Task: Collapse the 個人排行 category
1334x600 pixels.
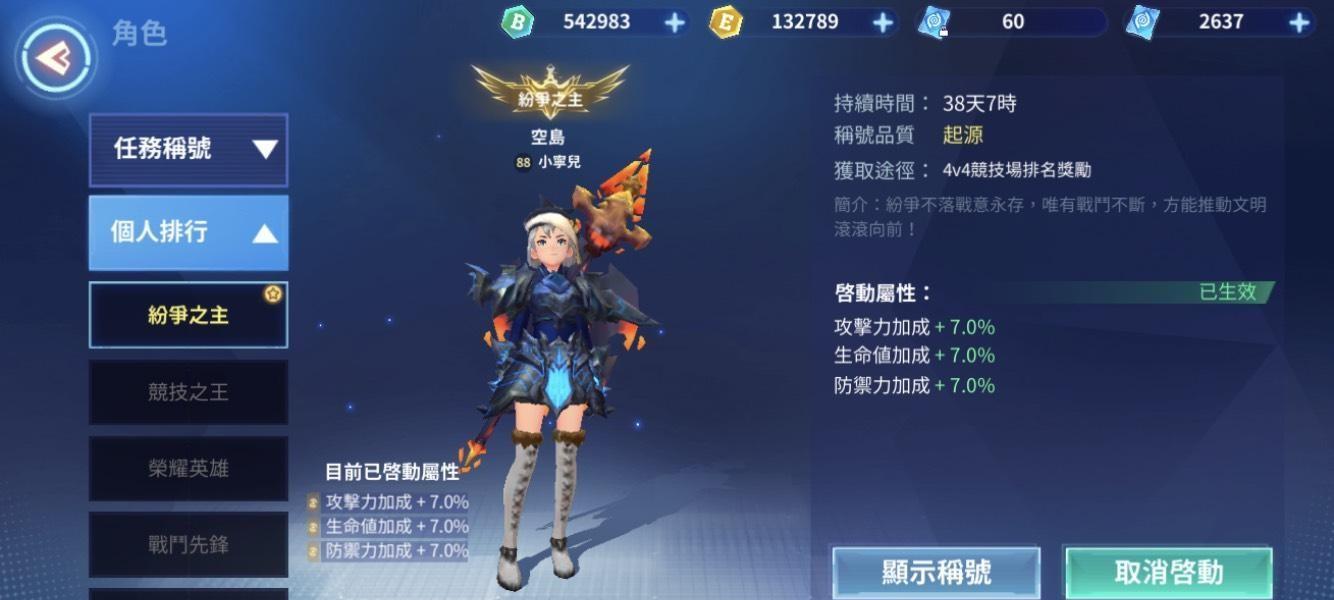Action: pyautogui.click(x=188, y=233)
